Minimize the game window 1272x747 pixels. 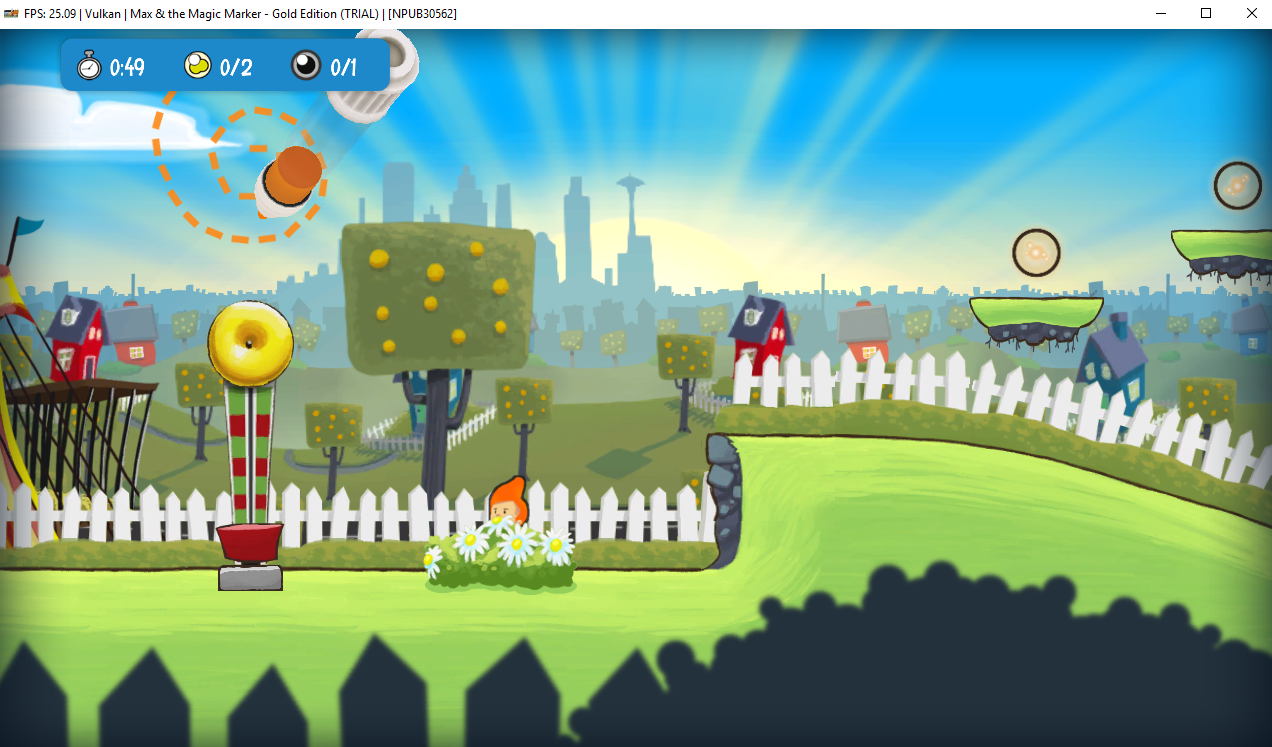(x=1161, y=13)
